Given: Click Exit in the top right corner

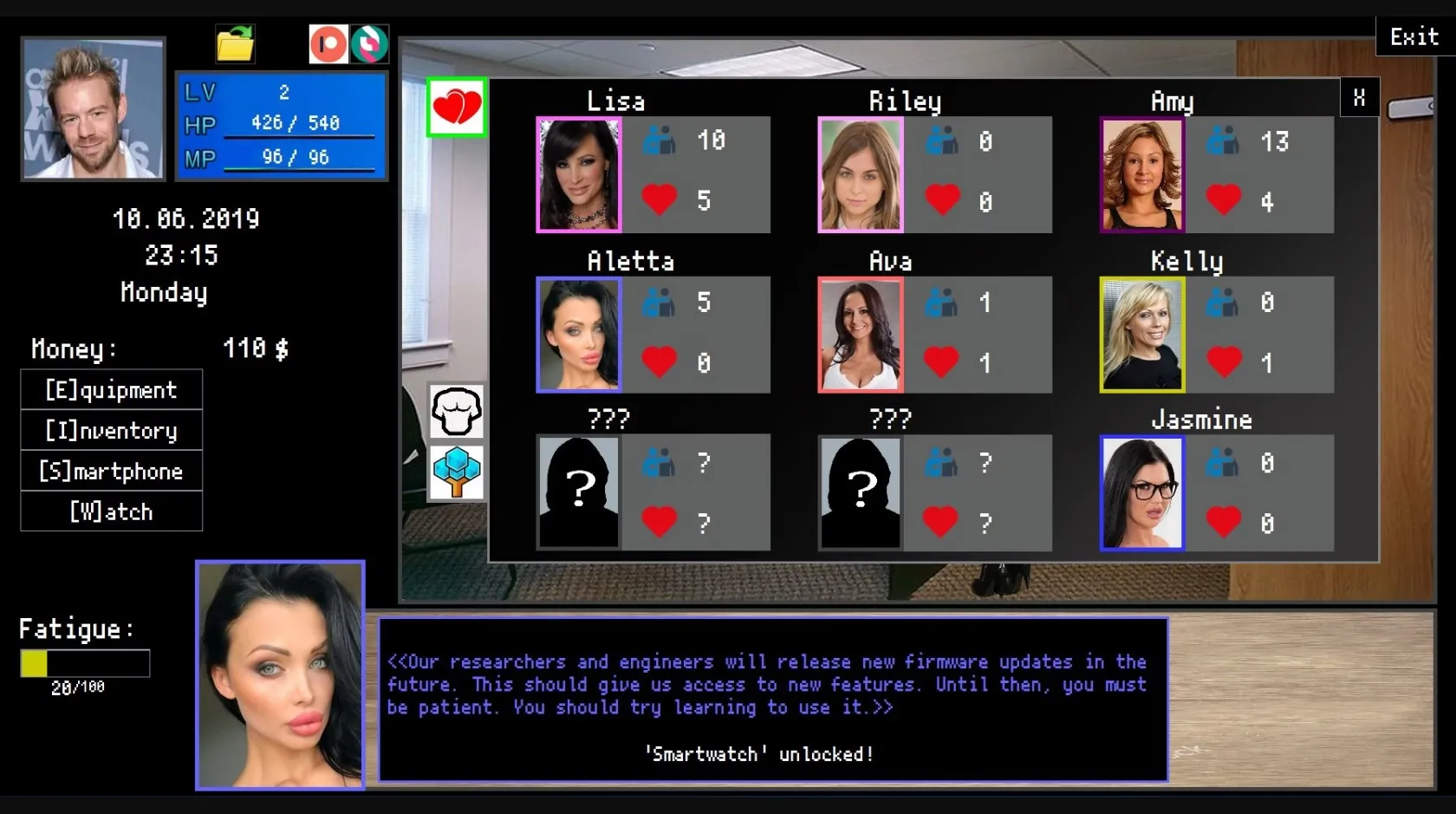Looking at the screenshot, I should point(1413,36).
